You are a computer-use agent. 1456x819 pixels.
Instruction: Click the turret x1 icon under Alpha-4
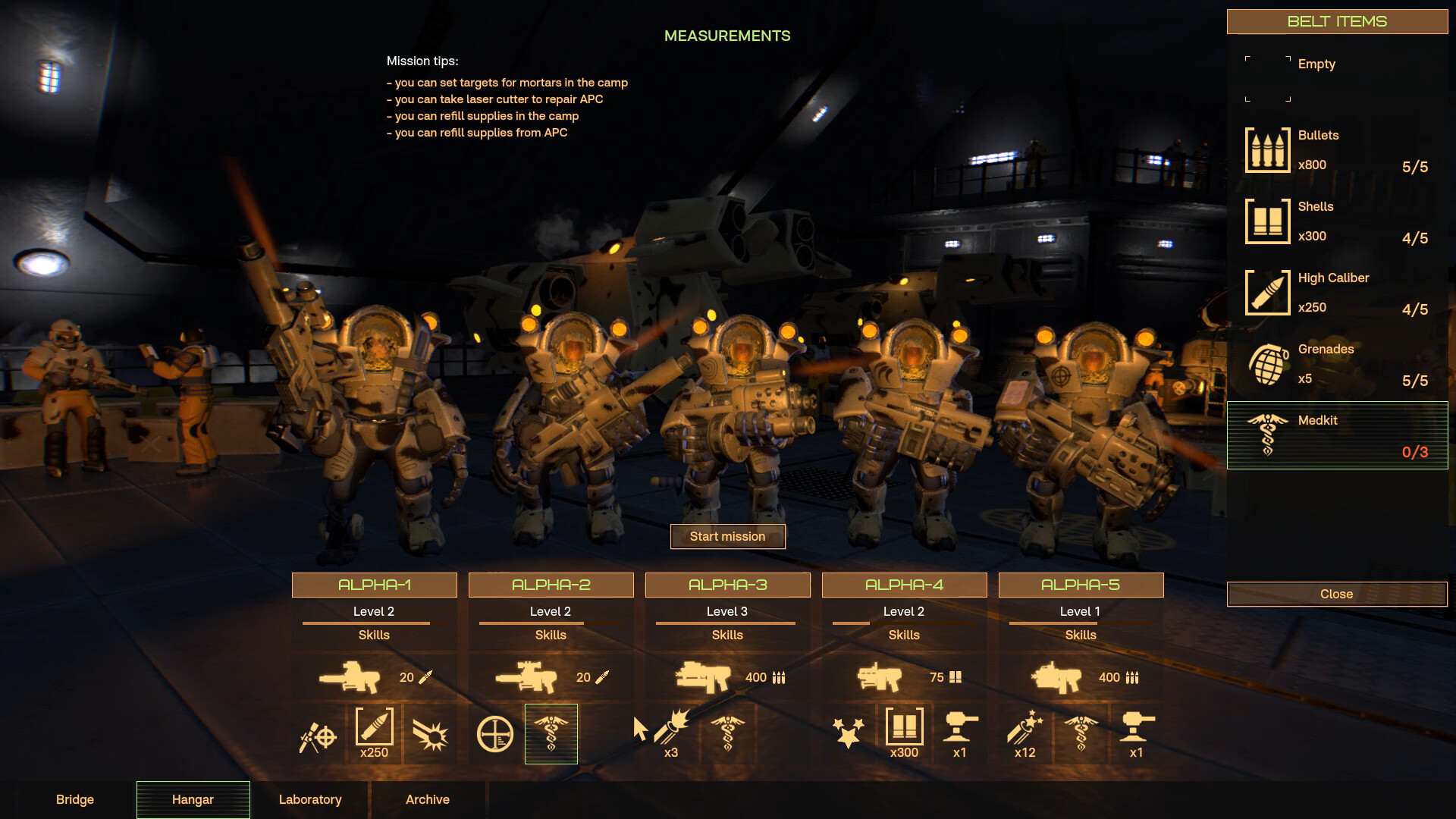960,733
